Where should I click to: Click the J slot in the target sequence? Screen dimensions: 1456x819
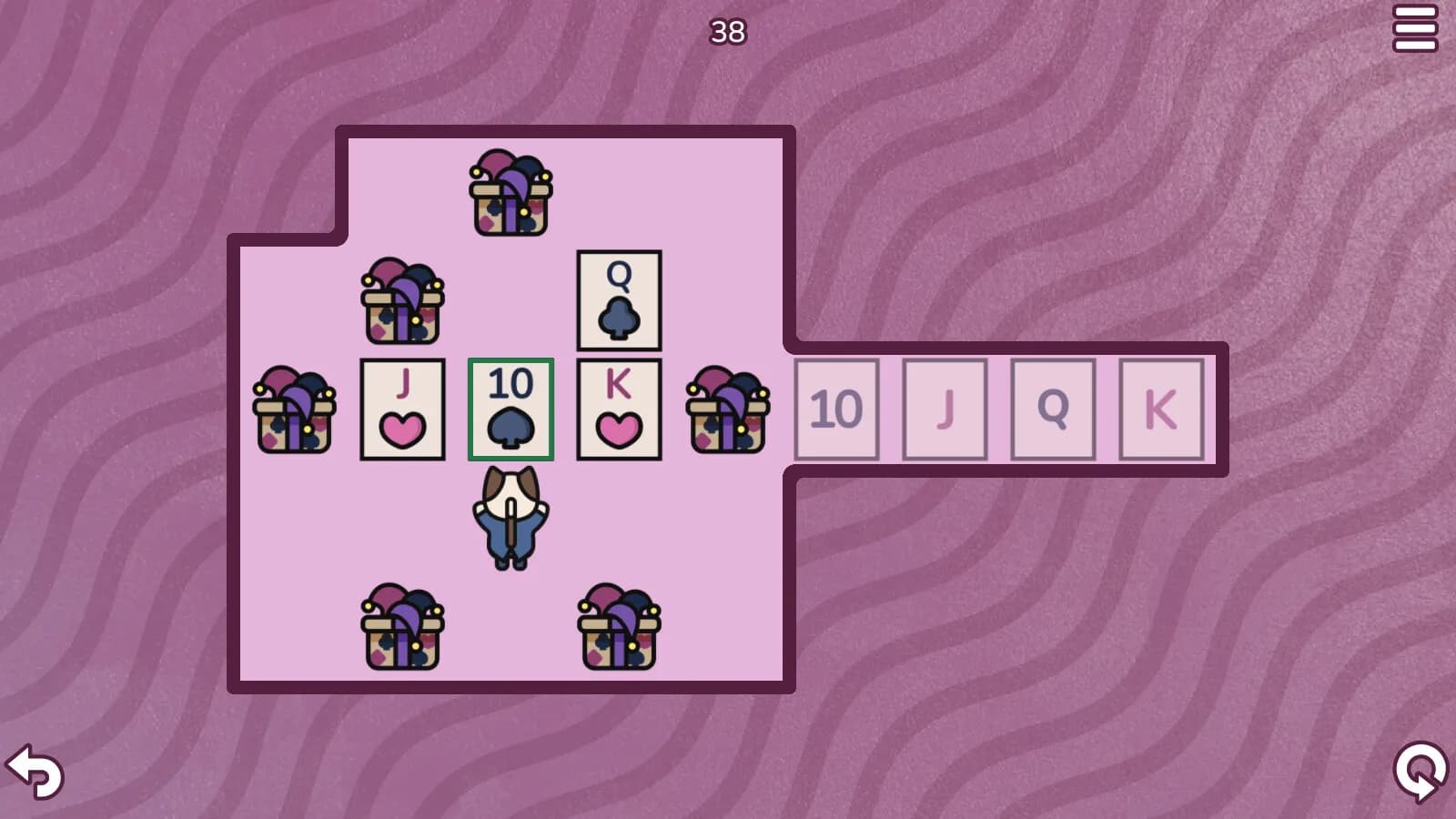[945, 408]
